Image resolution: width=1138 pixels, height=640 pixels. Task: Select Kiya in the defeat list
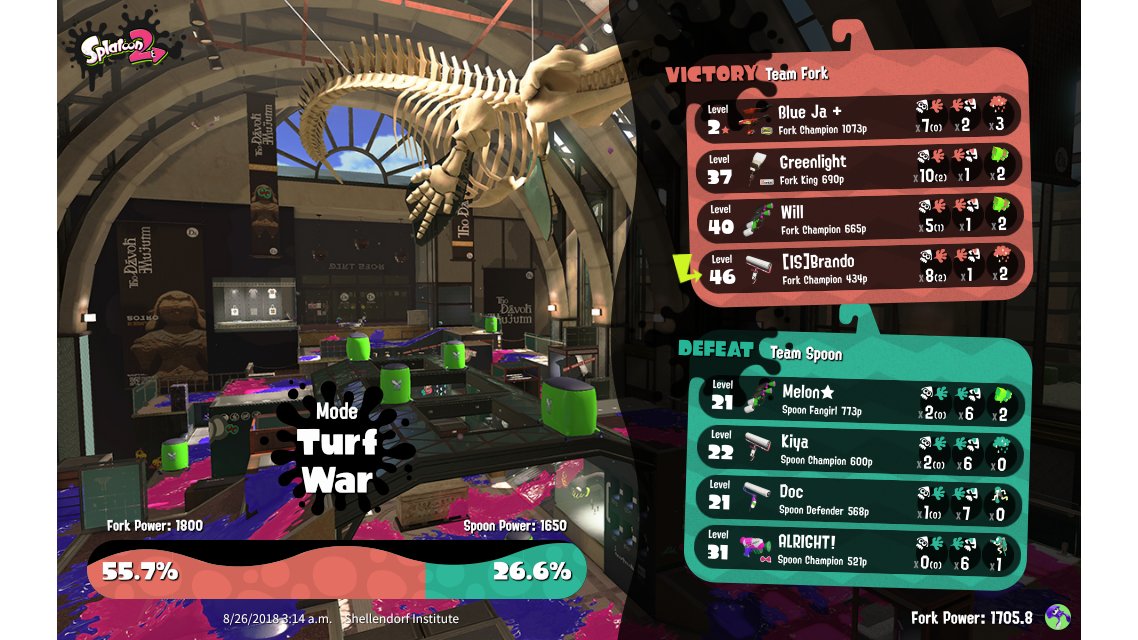click(858, 449)
